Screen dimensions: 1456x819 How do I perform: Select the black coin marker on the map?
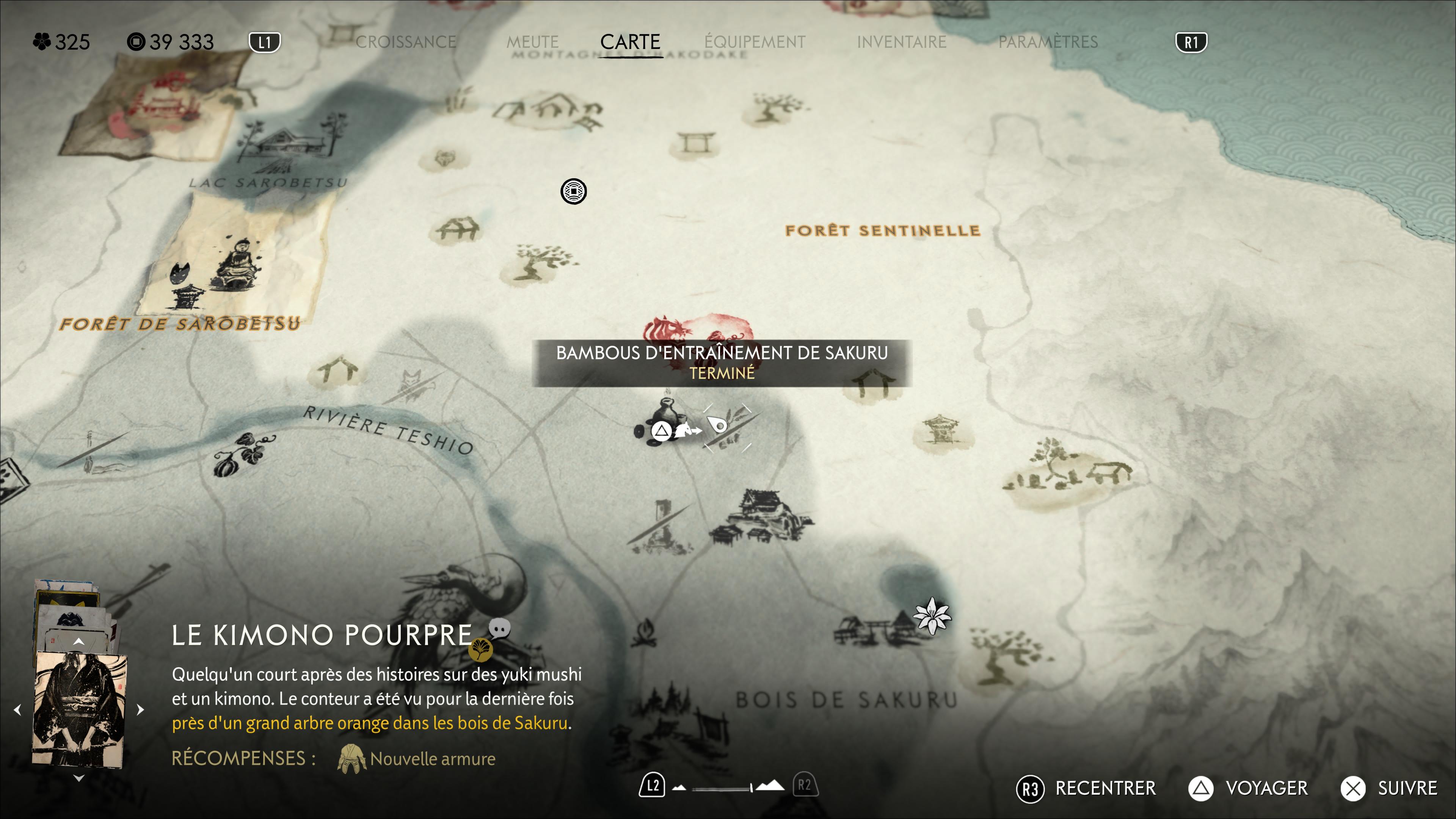[573, 191]
